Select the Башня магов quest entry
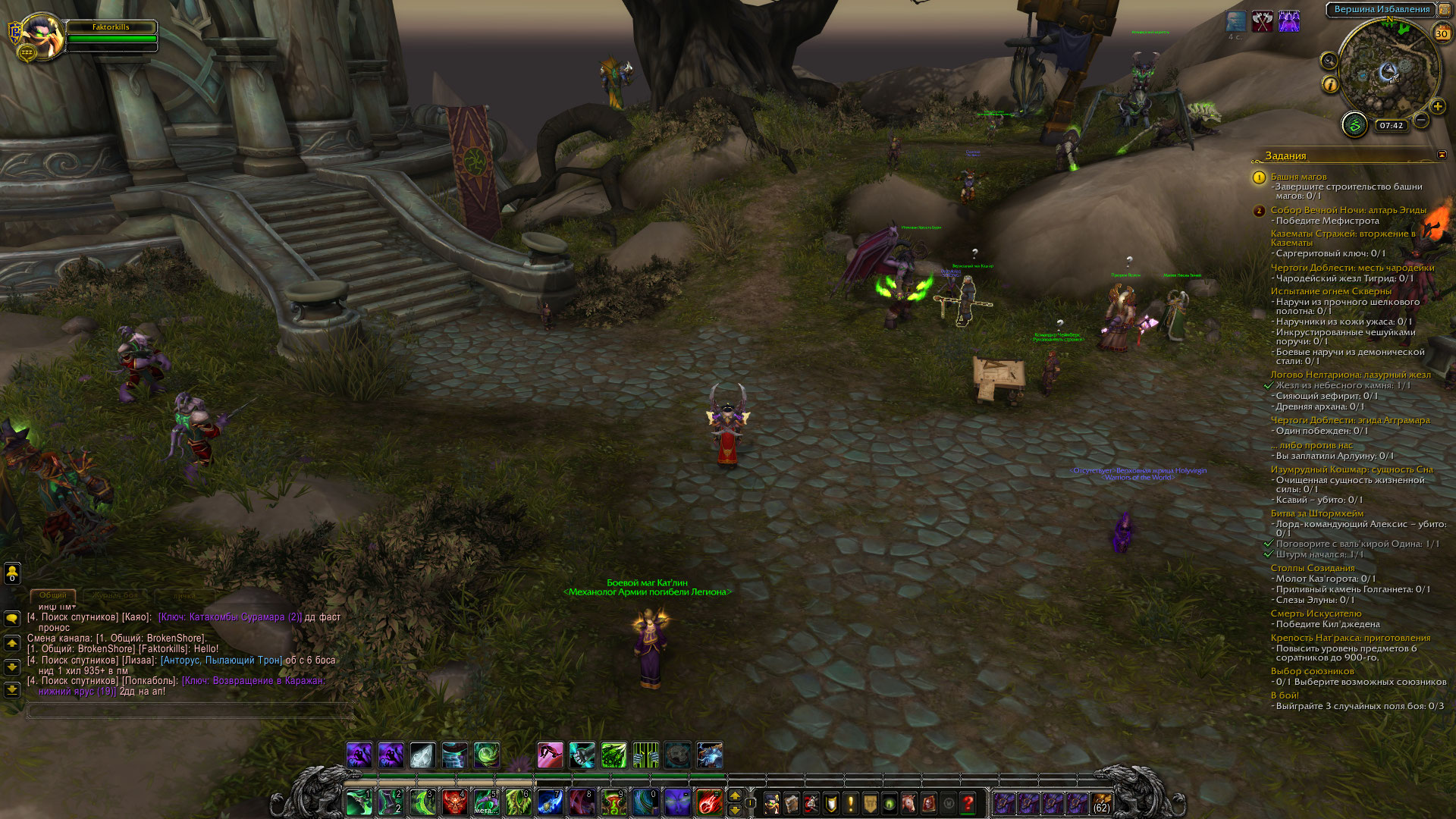The height and width of the screenshot is (819, 1456). [1298, 177]
